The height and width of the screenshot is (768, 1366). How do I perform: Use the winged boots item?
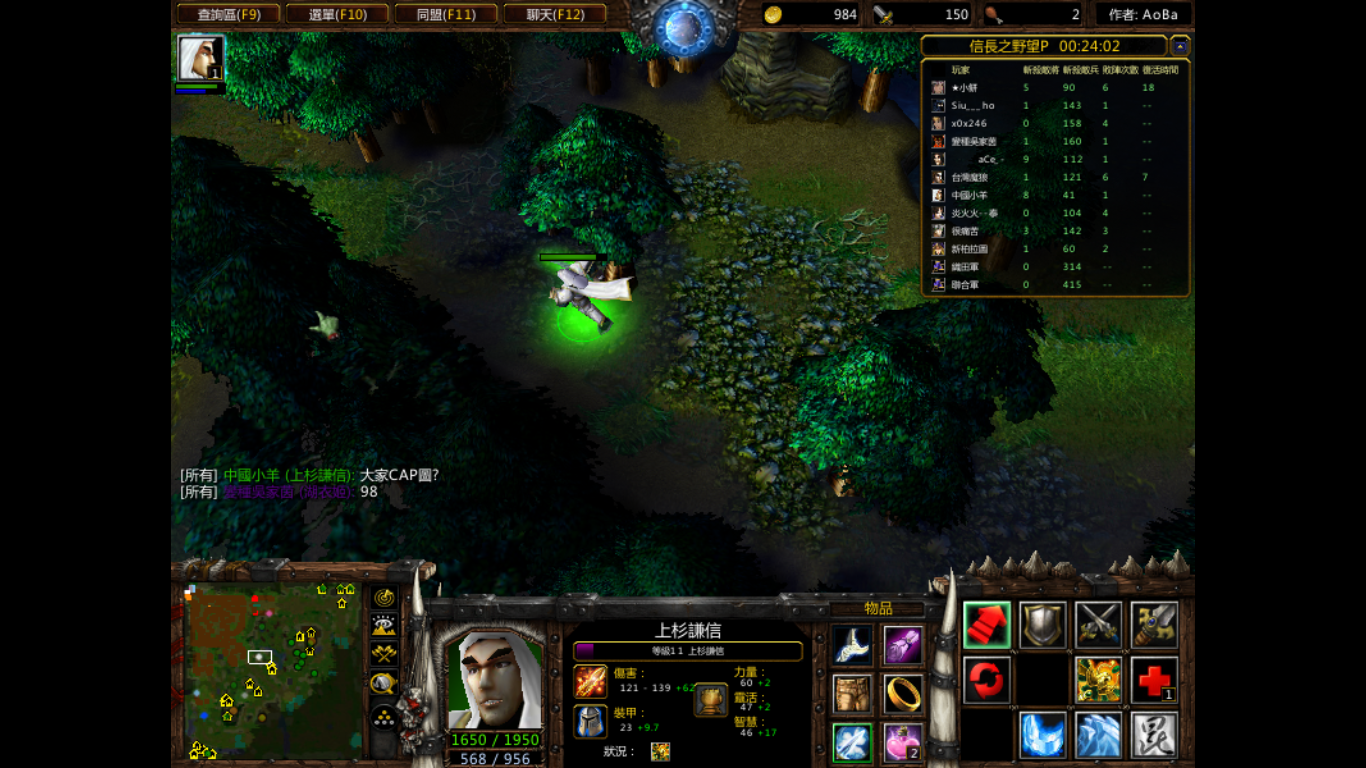click(x=852, y=646)
